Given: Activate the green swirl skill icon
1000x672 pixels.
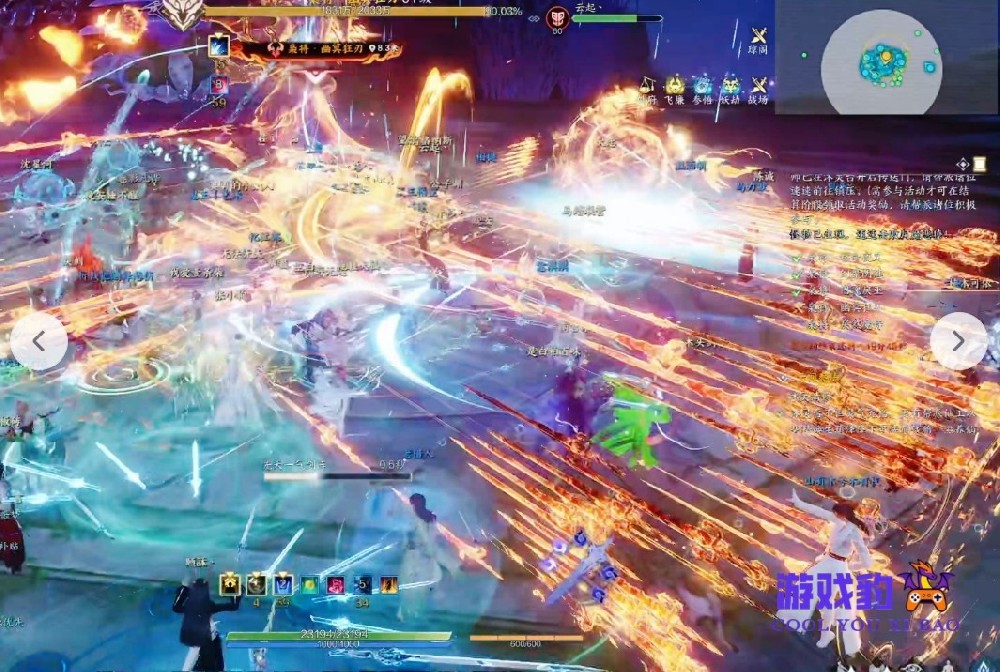Looking at the screenshot, I should (x=310, y=584).
